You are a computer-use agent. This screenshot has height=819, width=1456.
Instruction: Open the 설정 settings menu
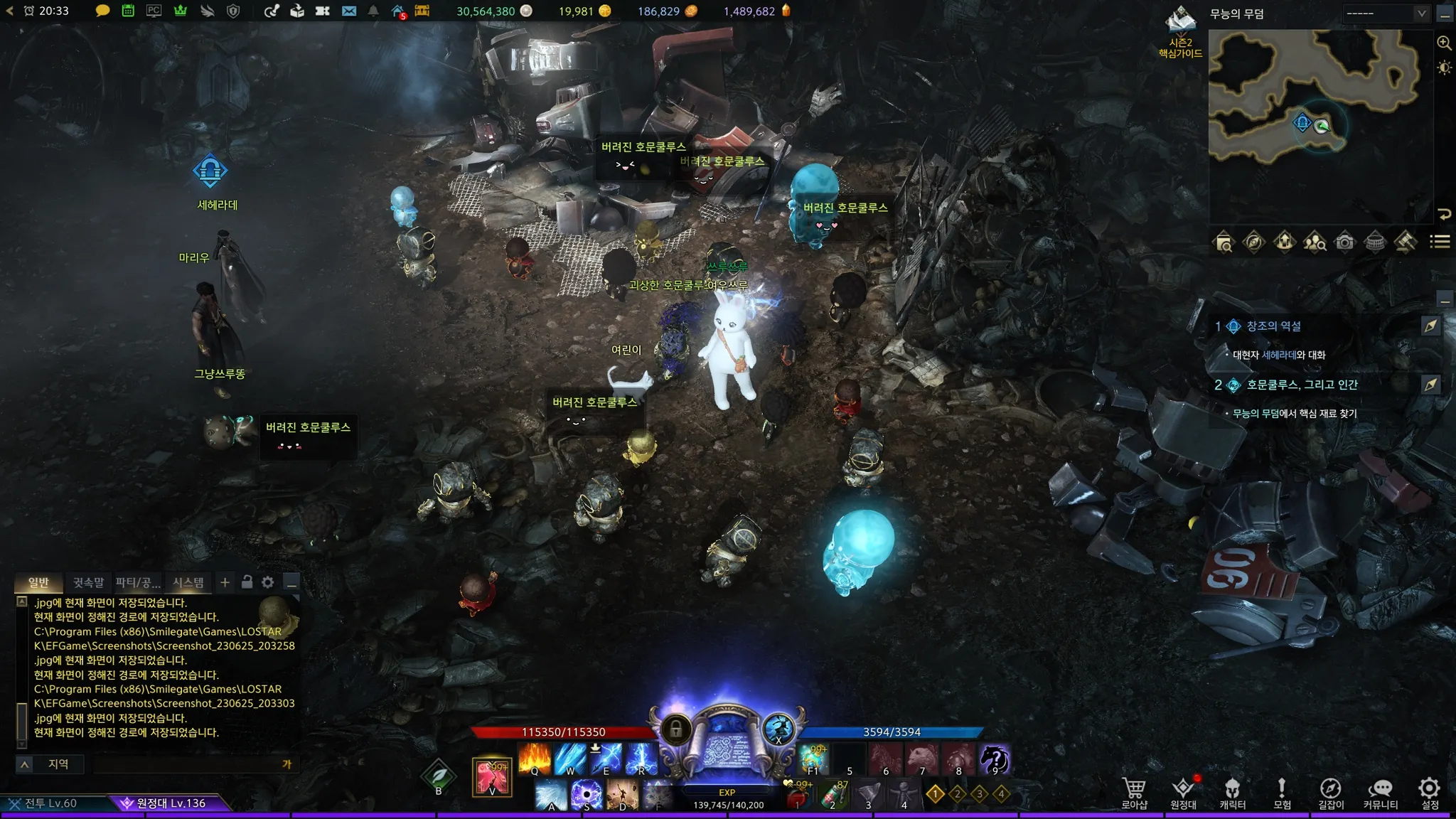pos(1430,793)
